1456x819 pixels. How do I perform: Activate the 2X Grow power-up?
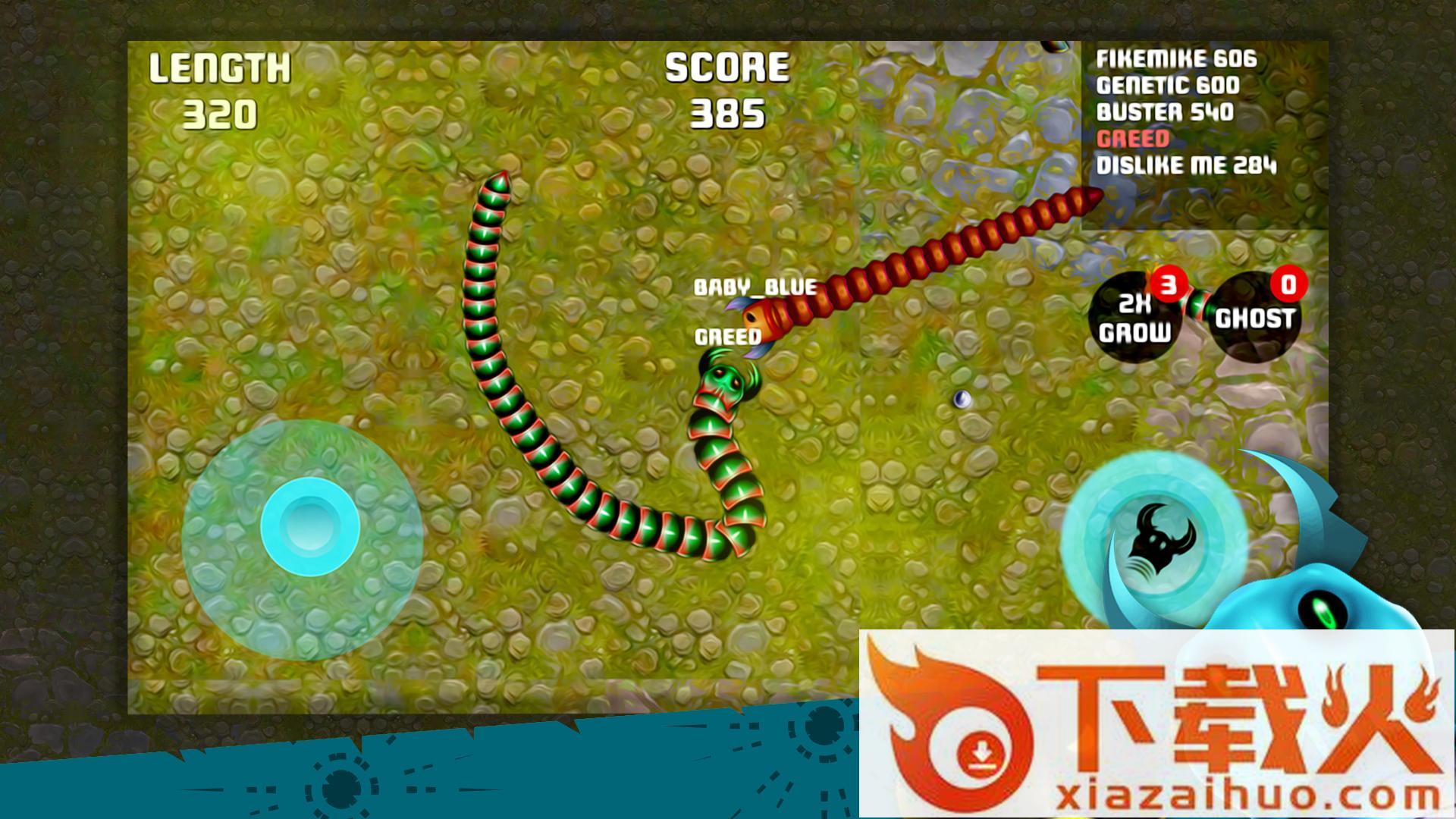point(1134,318)
